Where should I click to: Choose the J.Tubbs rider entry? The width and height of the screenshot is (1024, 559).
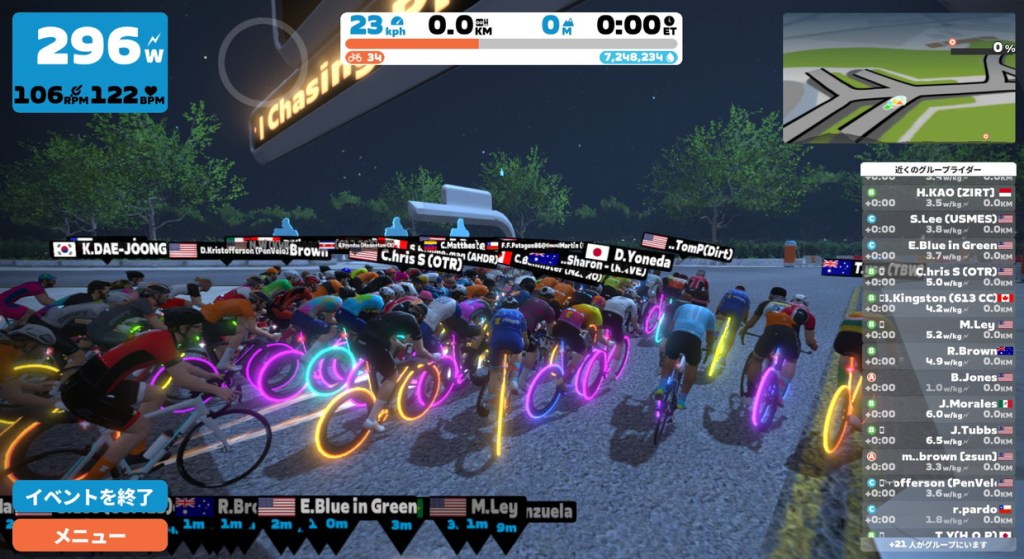pyautogui.click(x=938, y=435)
